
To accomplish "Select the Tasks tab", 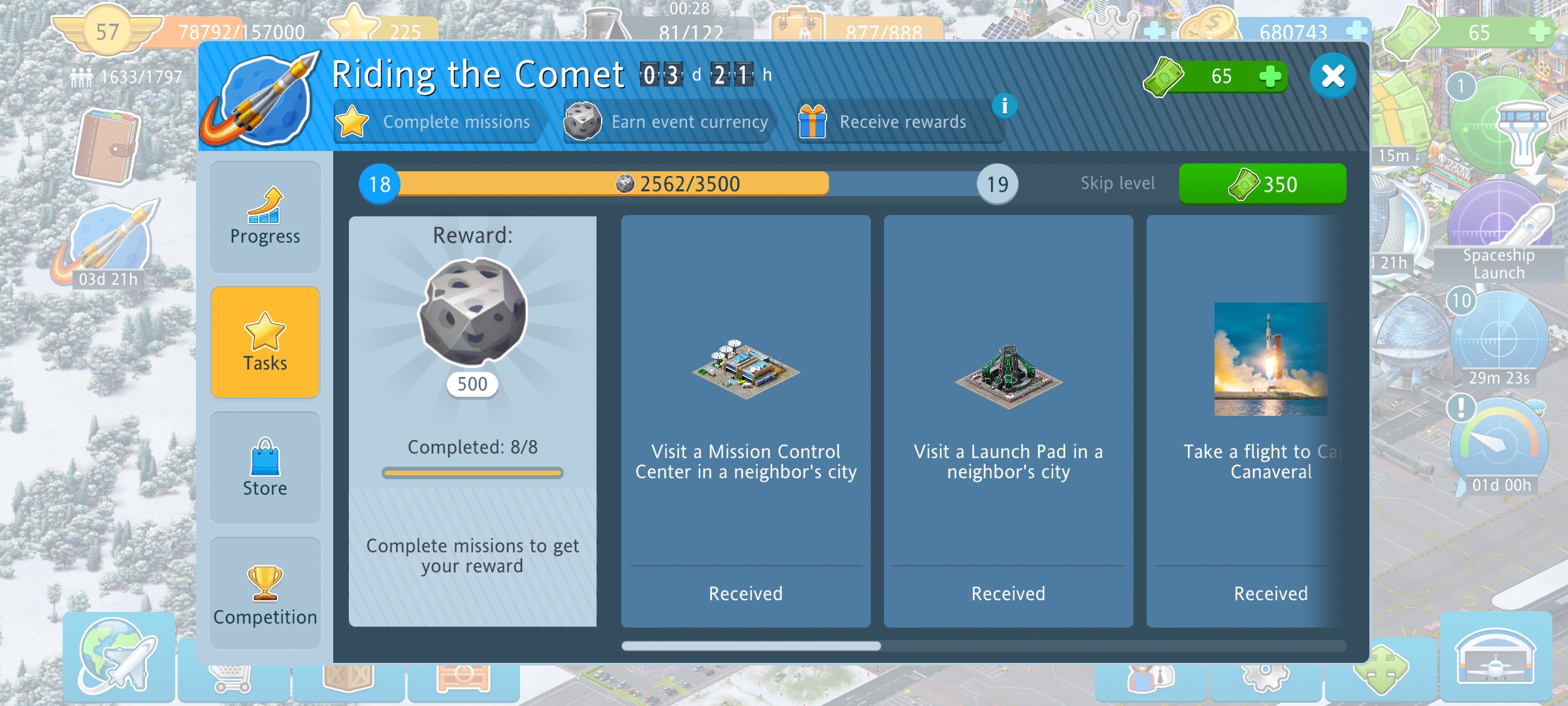I will 265,343.
